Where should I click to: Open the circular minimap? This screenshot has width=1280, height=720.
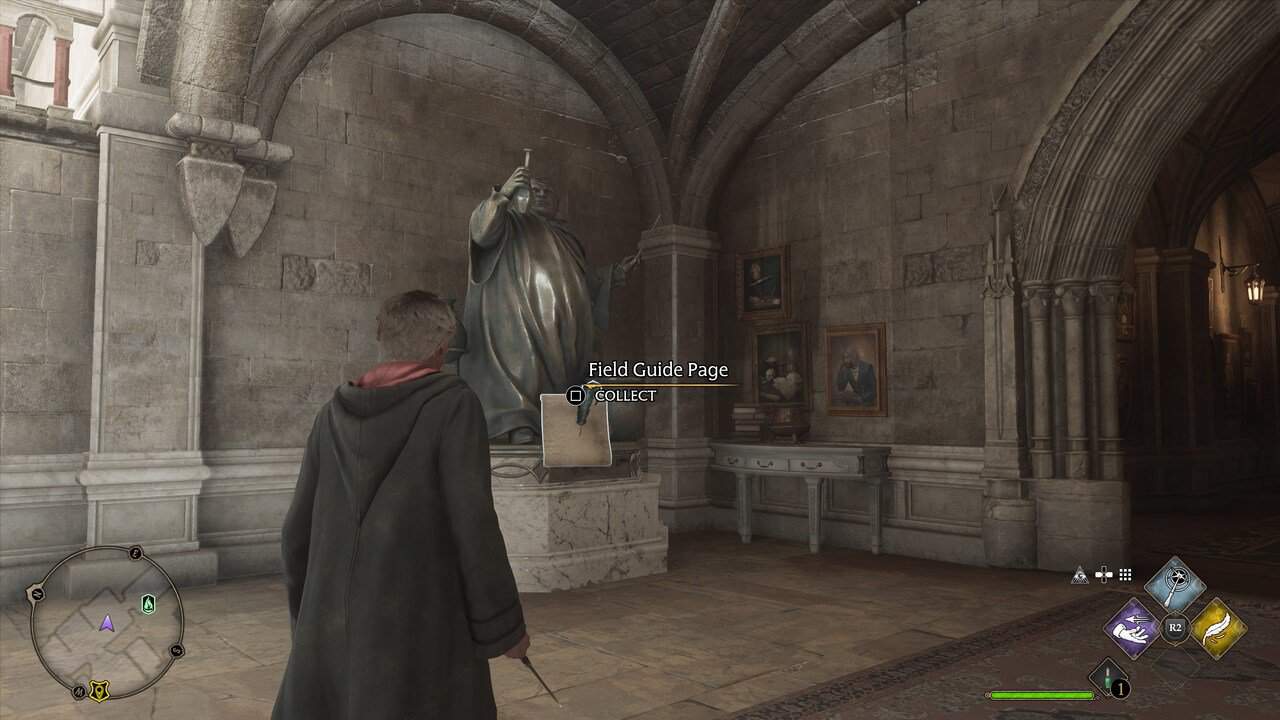click(x=107, y=622)
